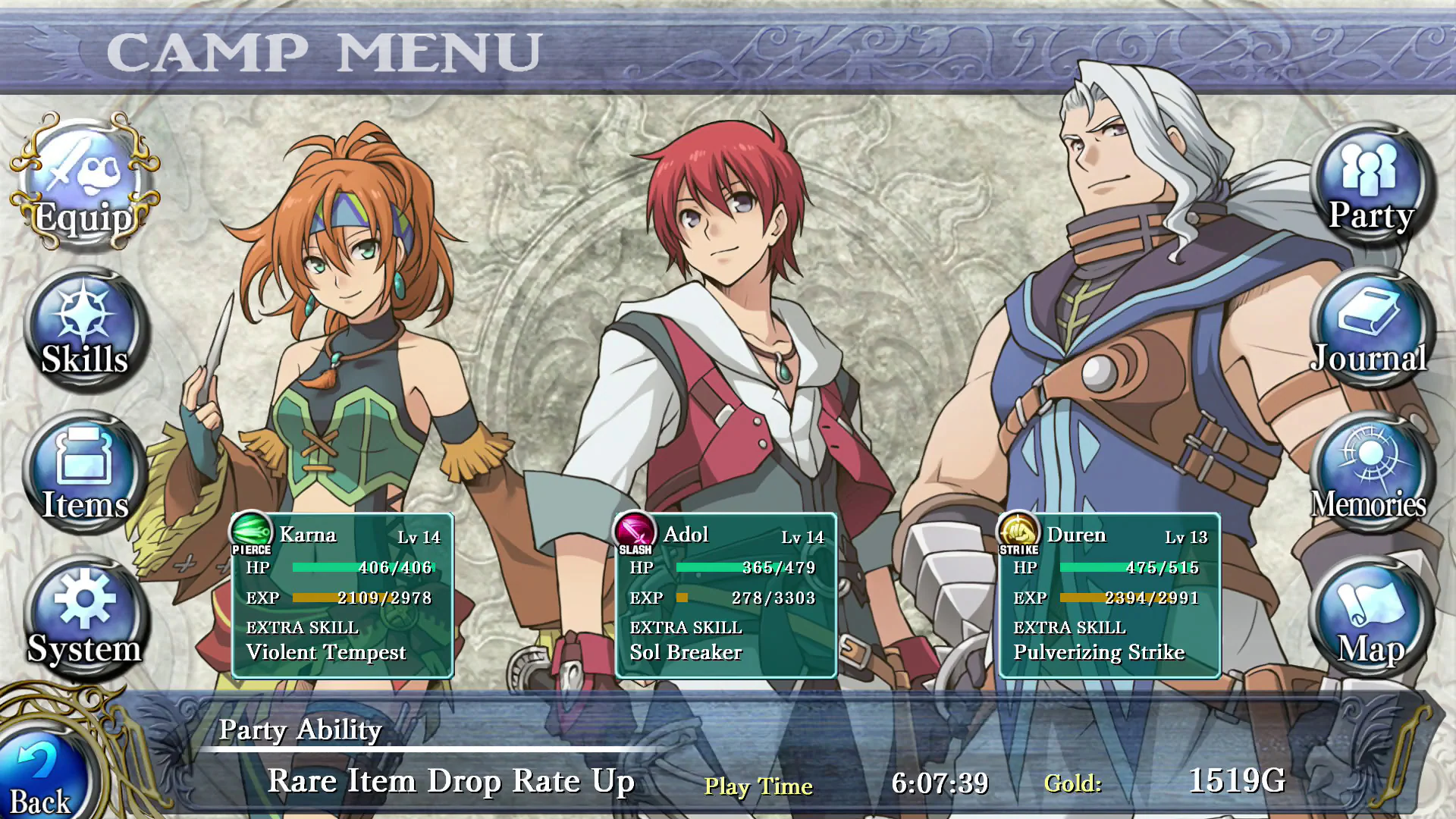
Task: Select Duren's Extra Skill Pulverizing Strike
Action: tap(1100, 651)
